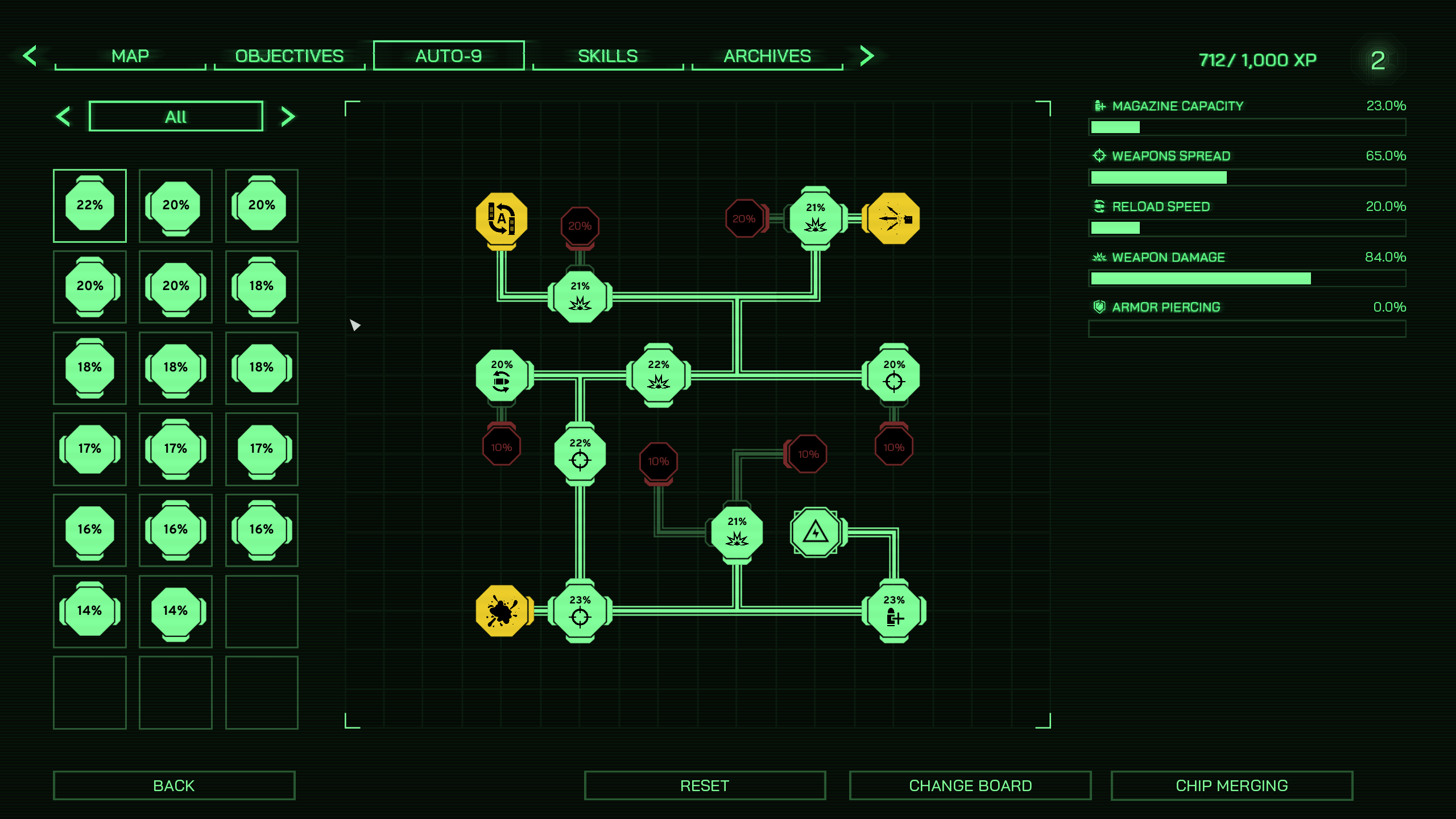
Task: Select the 22% chip in inventory
Action: (x=90, y=205)
